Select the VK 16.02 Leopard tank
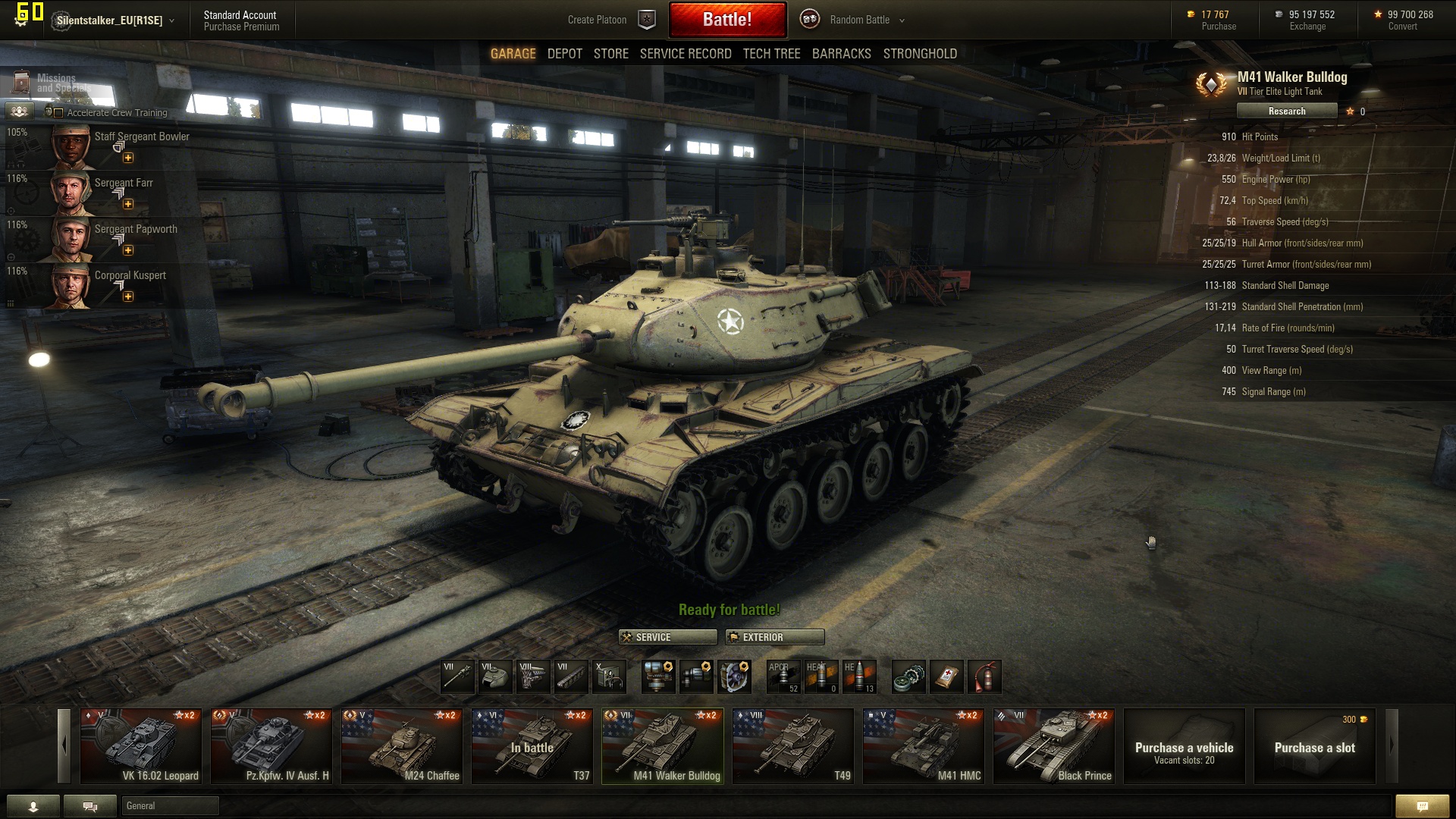 point(141,746)
